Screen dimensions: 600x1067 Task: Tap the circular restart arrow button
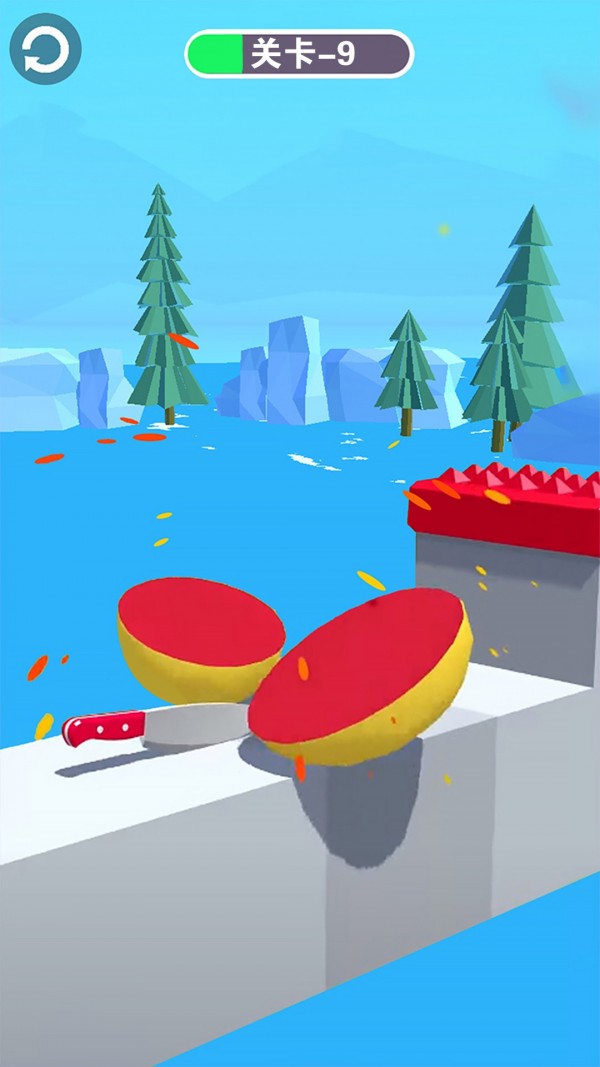tap(45, 50)
